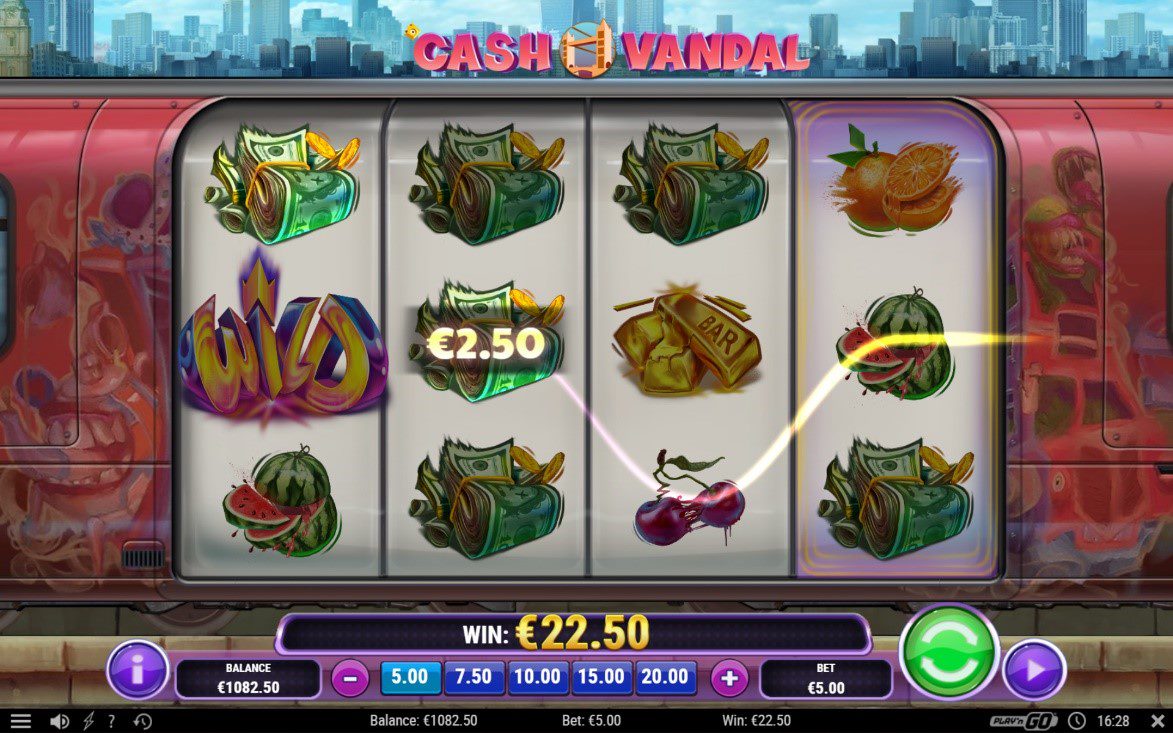
Task: Start autoplay with the purple play arrow
Action: click(1034, 671)
